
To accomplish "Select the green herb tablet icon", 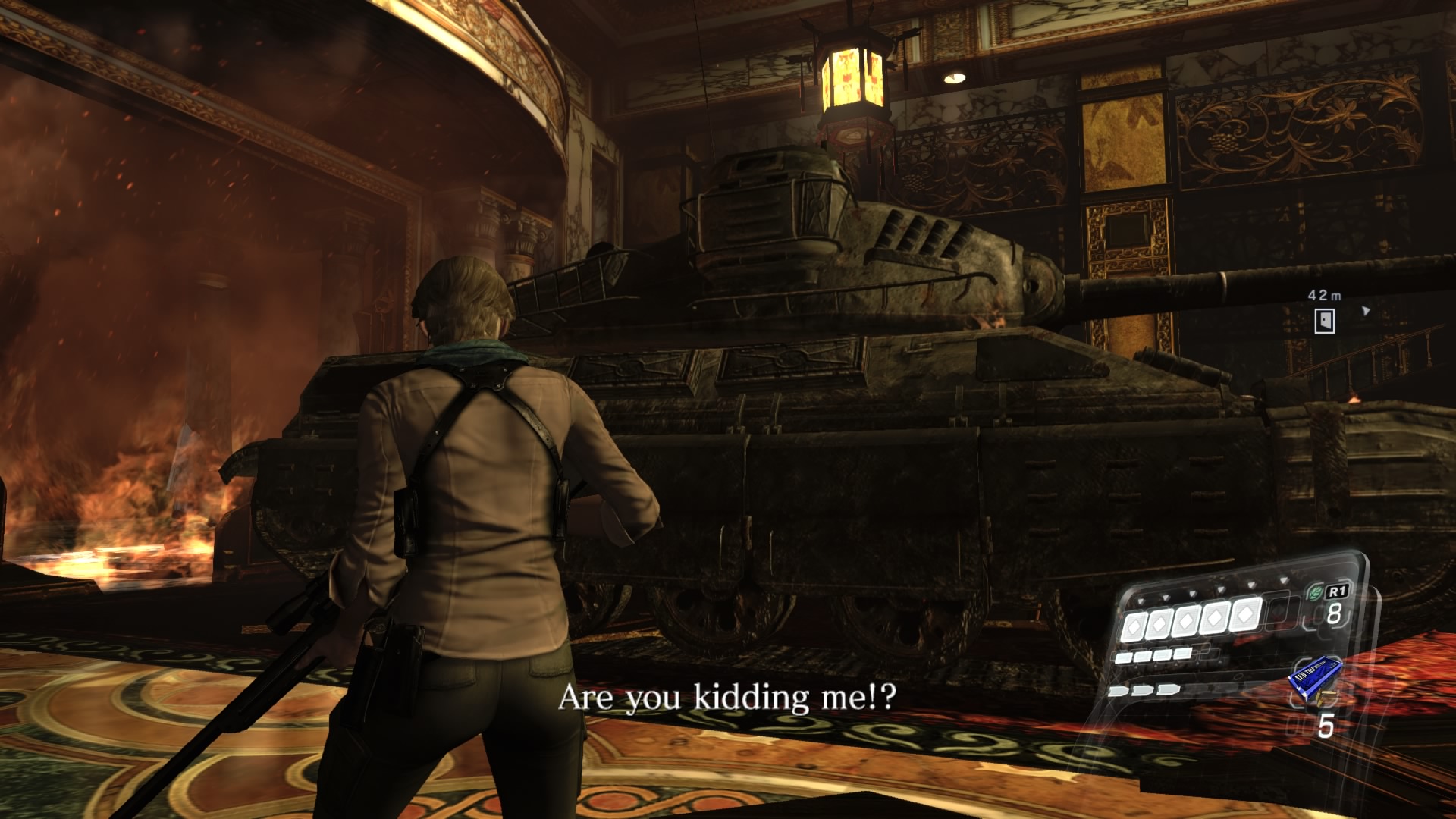I will coord(1314,595).
